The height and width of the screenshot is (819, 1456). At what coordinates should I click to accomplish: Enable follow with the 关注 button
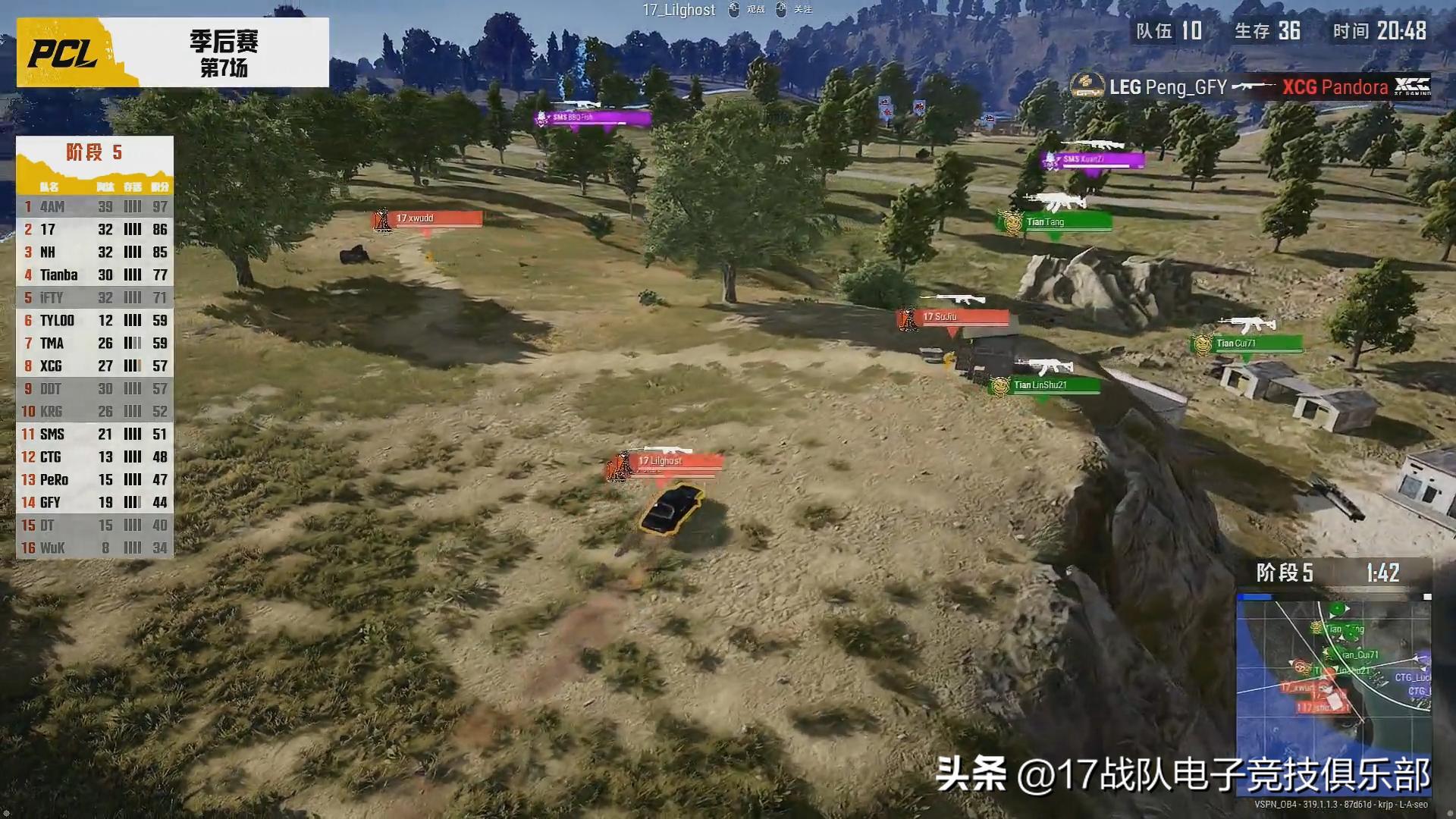tap(801, 10)
